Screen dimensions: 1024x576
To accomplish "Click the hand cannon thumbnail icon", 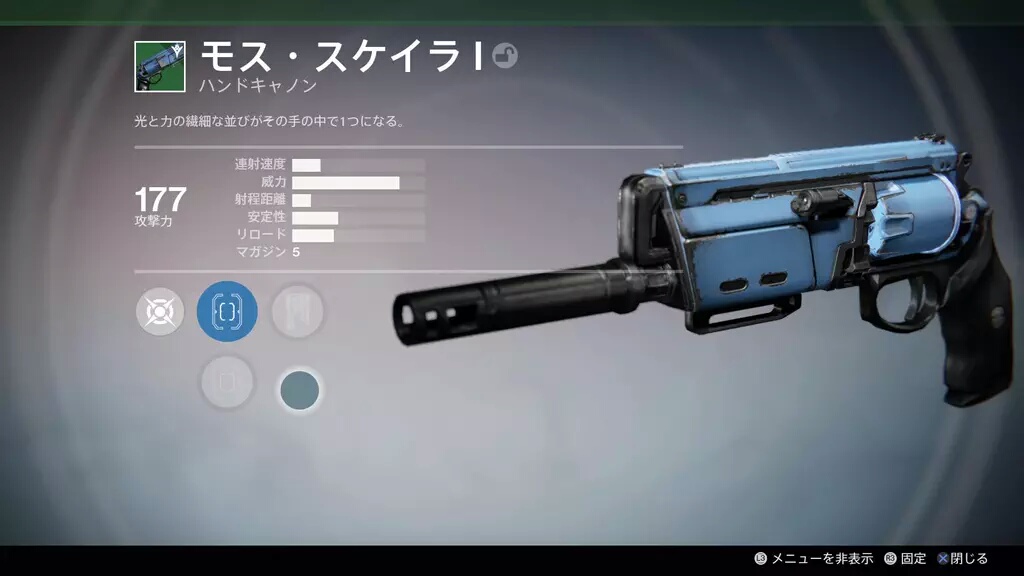I will coord(160,67).
